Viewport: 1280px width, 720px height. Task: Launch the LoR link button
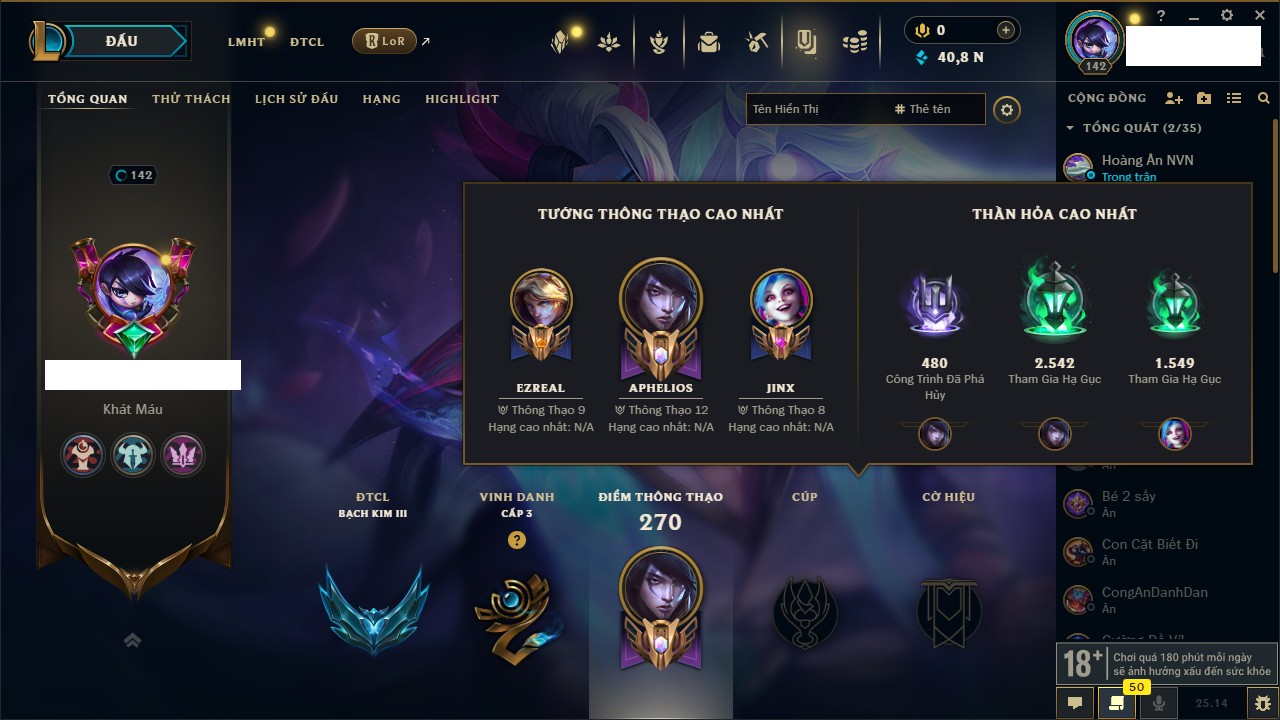pyautogui.click(x=385, y=41)
